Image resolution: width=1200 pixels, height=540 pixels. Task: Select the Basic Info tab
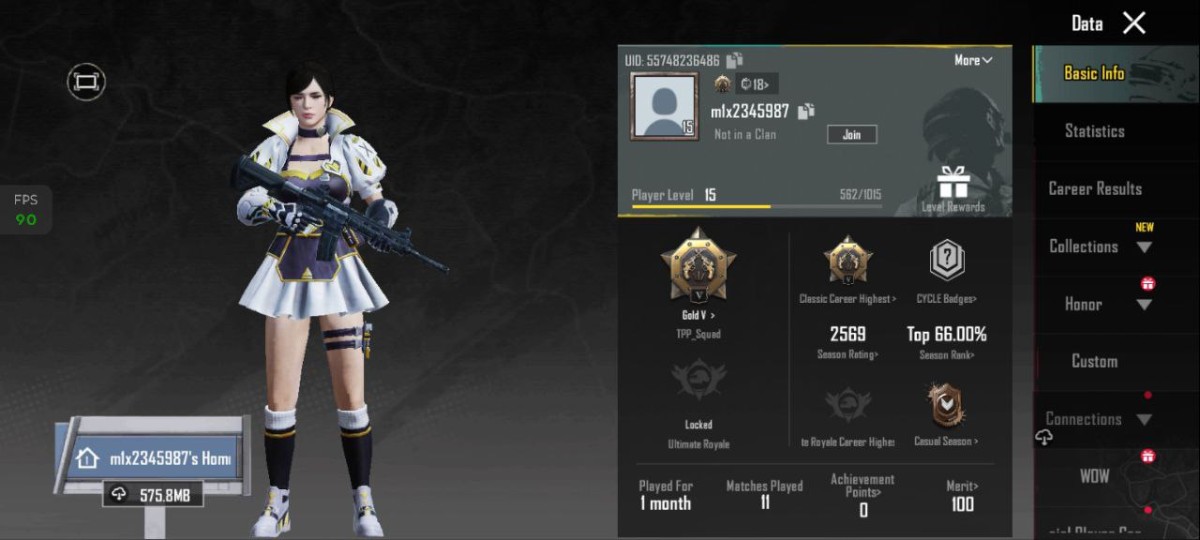click(1094, 73)
